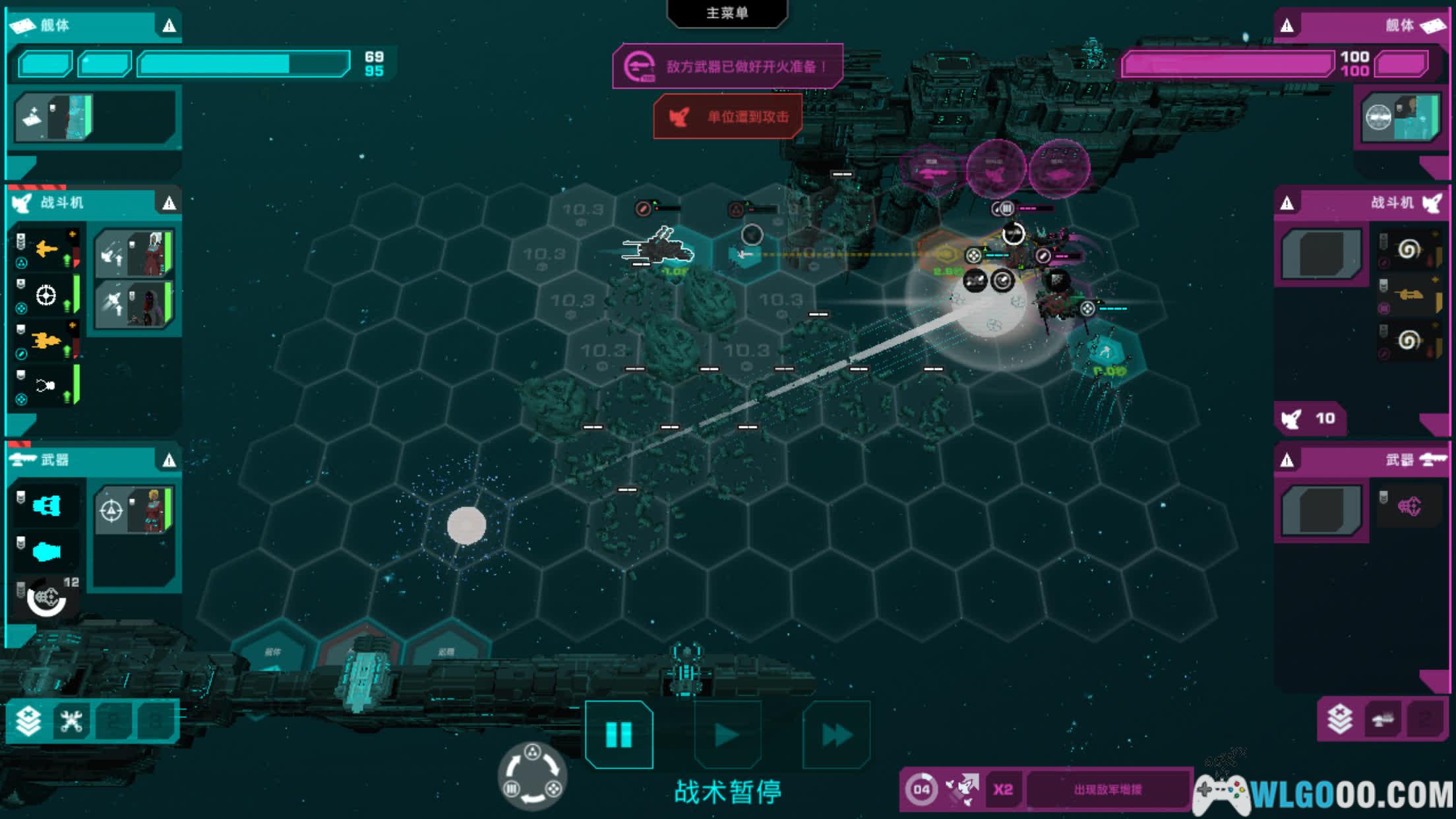This screenshot has height=819, width=1456.
Task: Choose the white-haired pilot portrait card
Action: click(135, 253)
